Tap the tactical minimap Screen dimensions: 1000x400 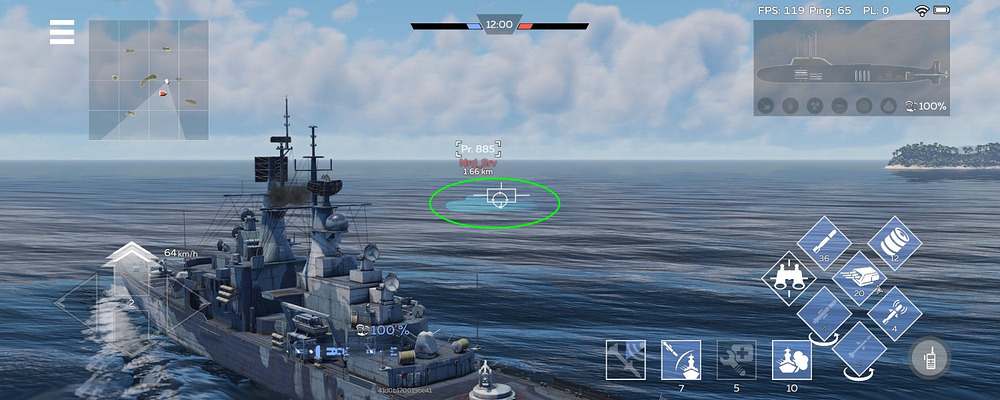point(149,80)
